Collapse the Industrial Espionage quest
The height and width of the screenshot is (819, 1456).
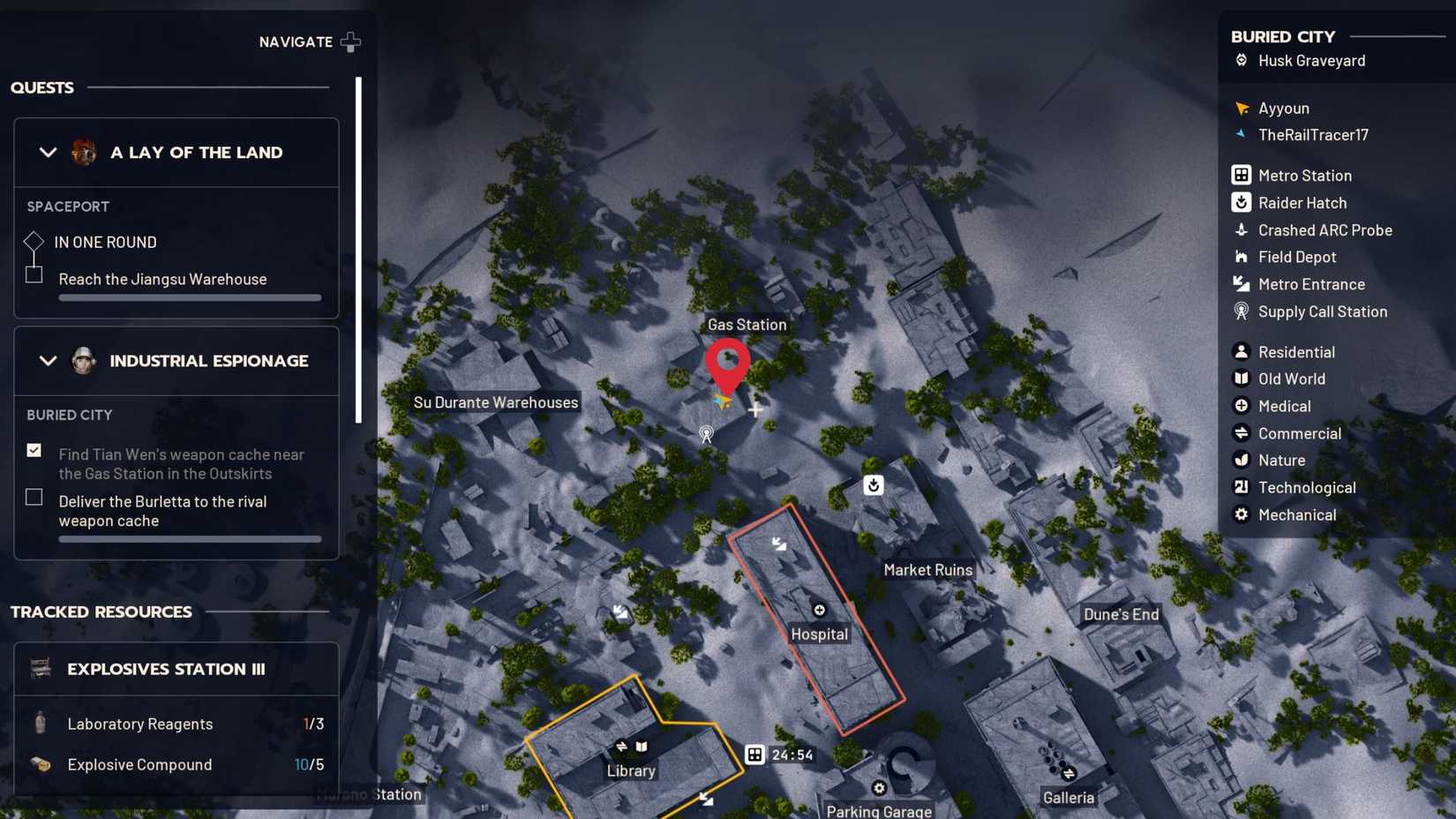pos(49,361)
